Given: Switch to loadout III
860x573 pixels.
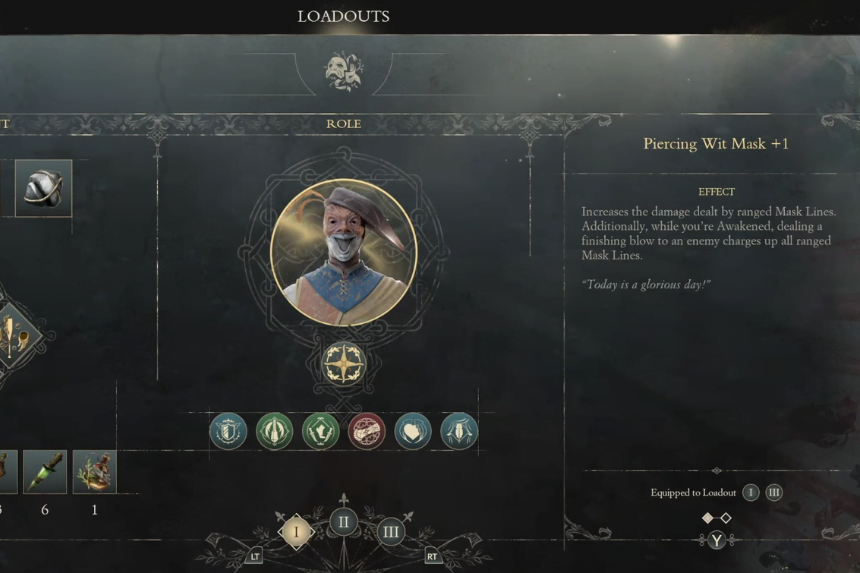Looking at the screenshot, I should click(391, 531).
